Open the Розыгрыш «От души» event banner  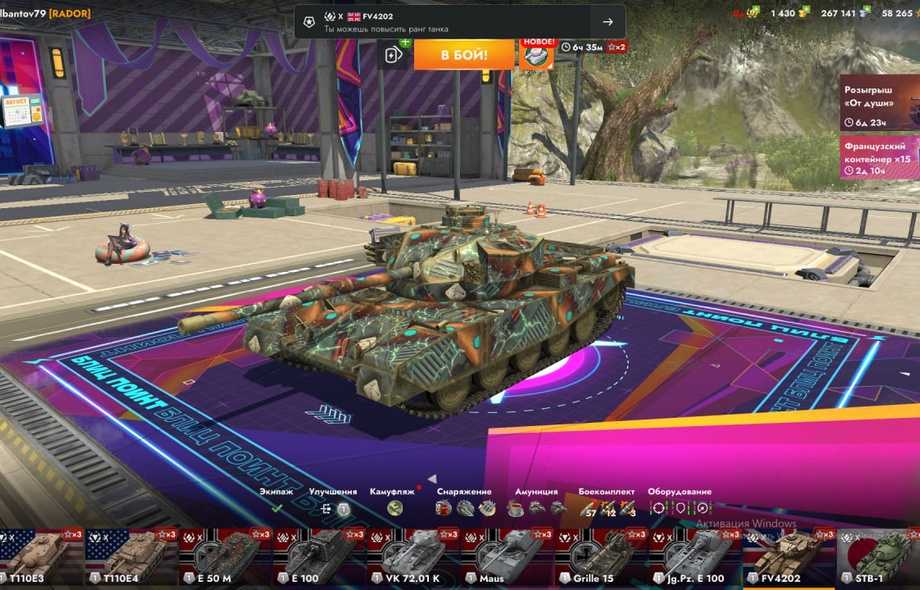tap(879, 103)
